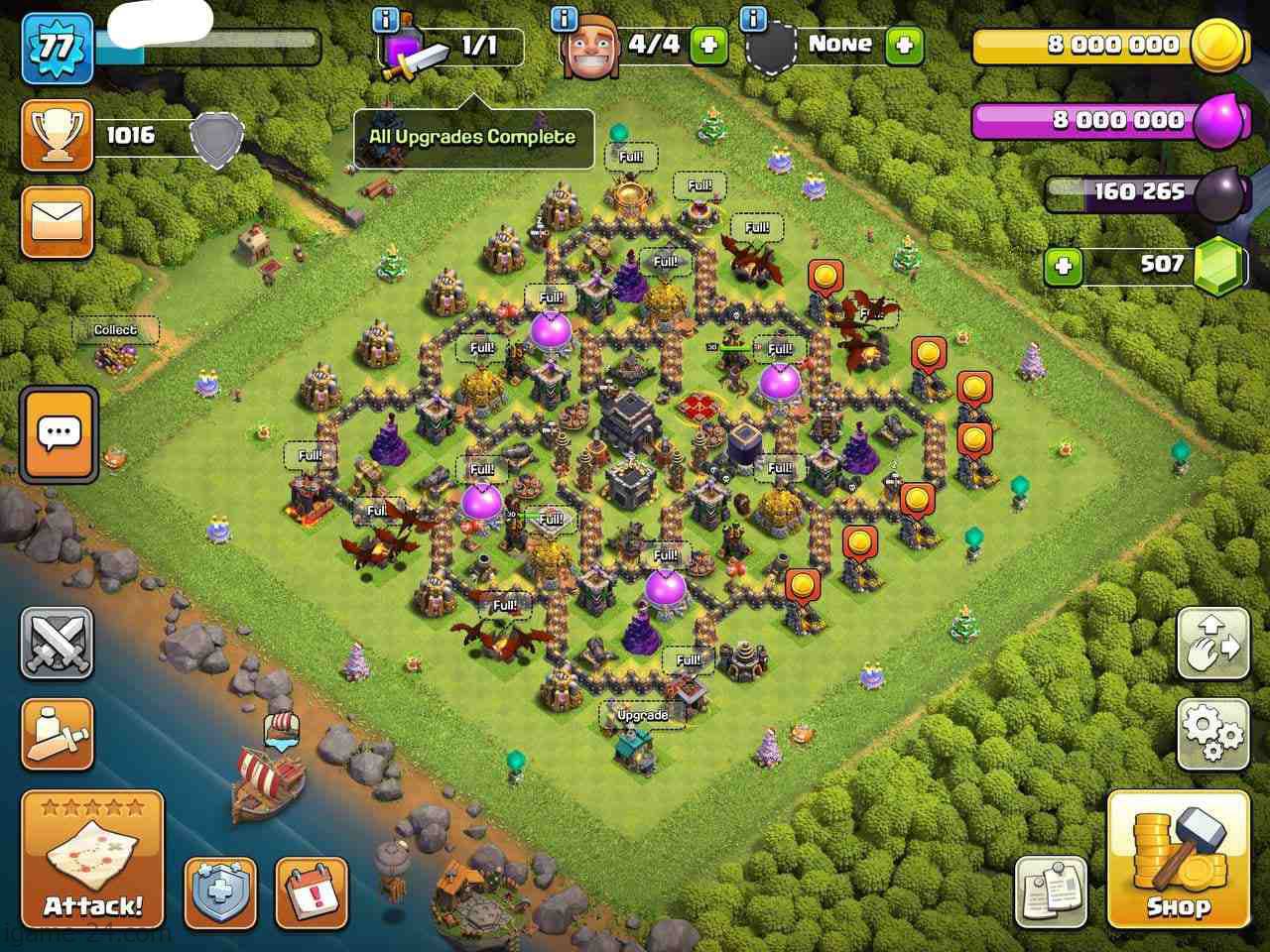Open the layout editor hand button

tap(1212, 644)
